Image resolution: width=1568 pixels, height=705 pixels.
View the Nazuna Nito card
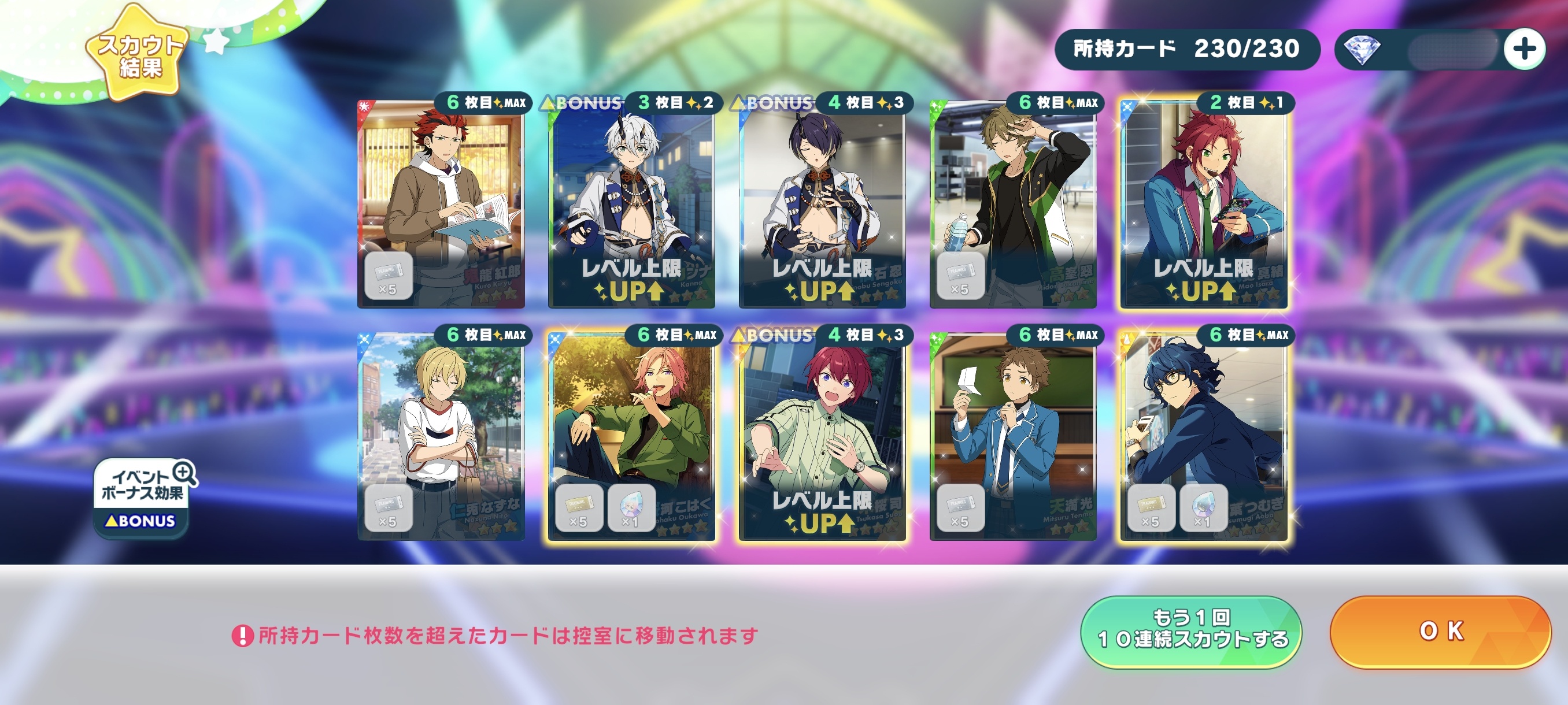click(441, 436)
